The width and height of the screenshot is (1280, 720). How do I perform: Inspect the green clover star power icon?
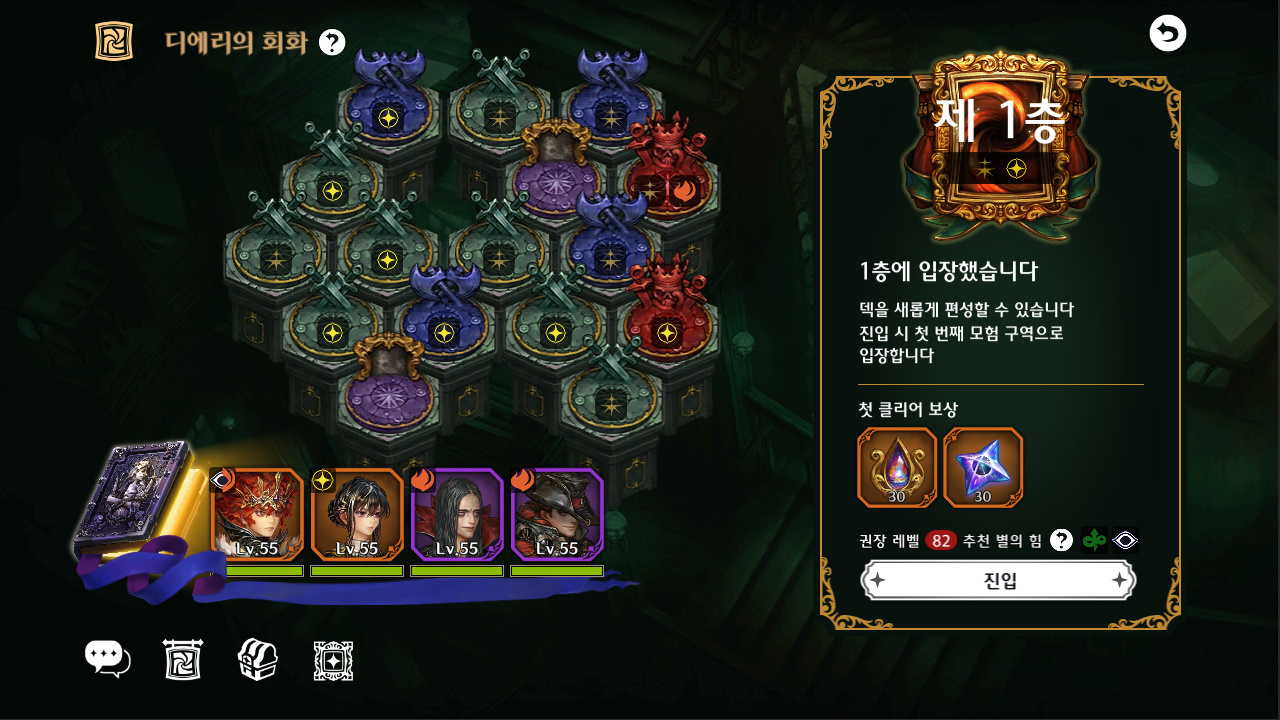(x=1095, y=540)
